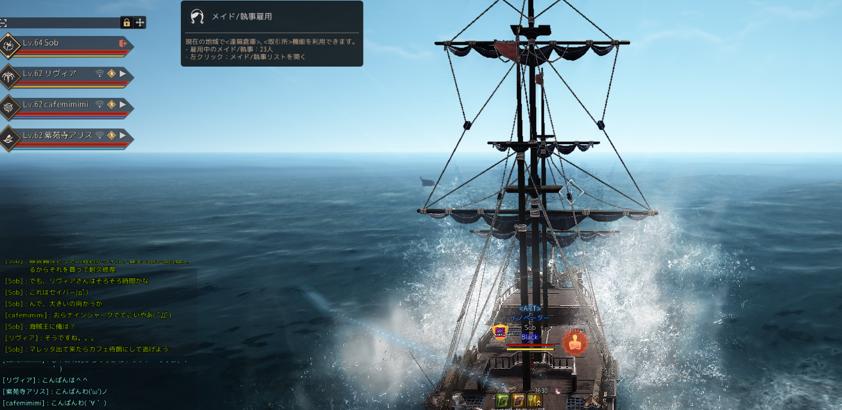Viewport: 842px width, 410px height.
Task: Leave party via Sob's red exit icon
Action: click(123, 44)
